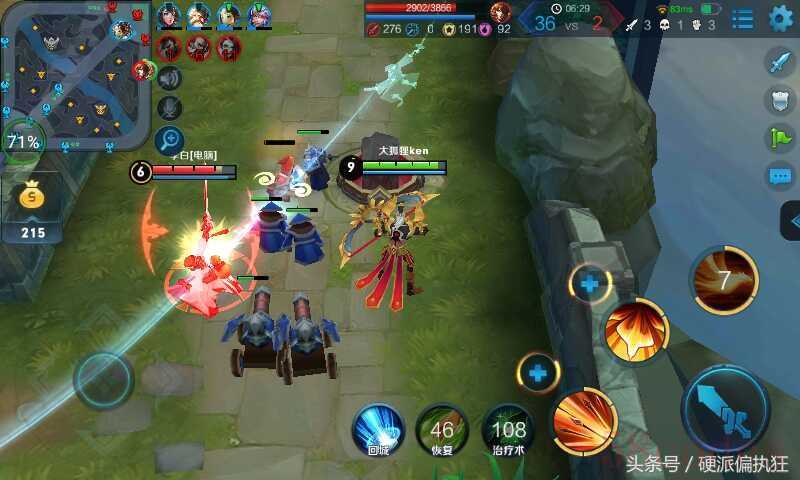This screenshot has width=800, height=480.
Task: Open the chat speech bubble
Action: 780,177
